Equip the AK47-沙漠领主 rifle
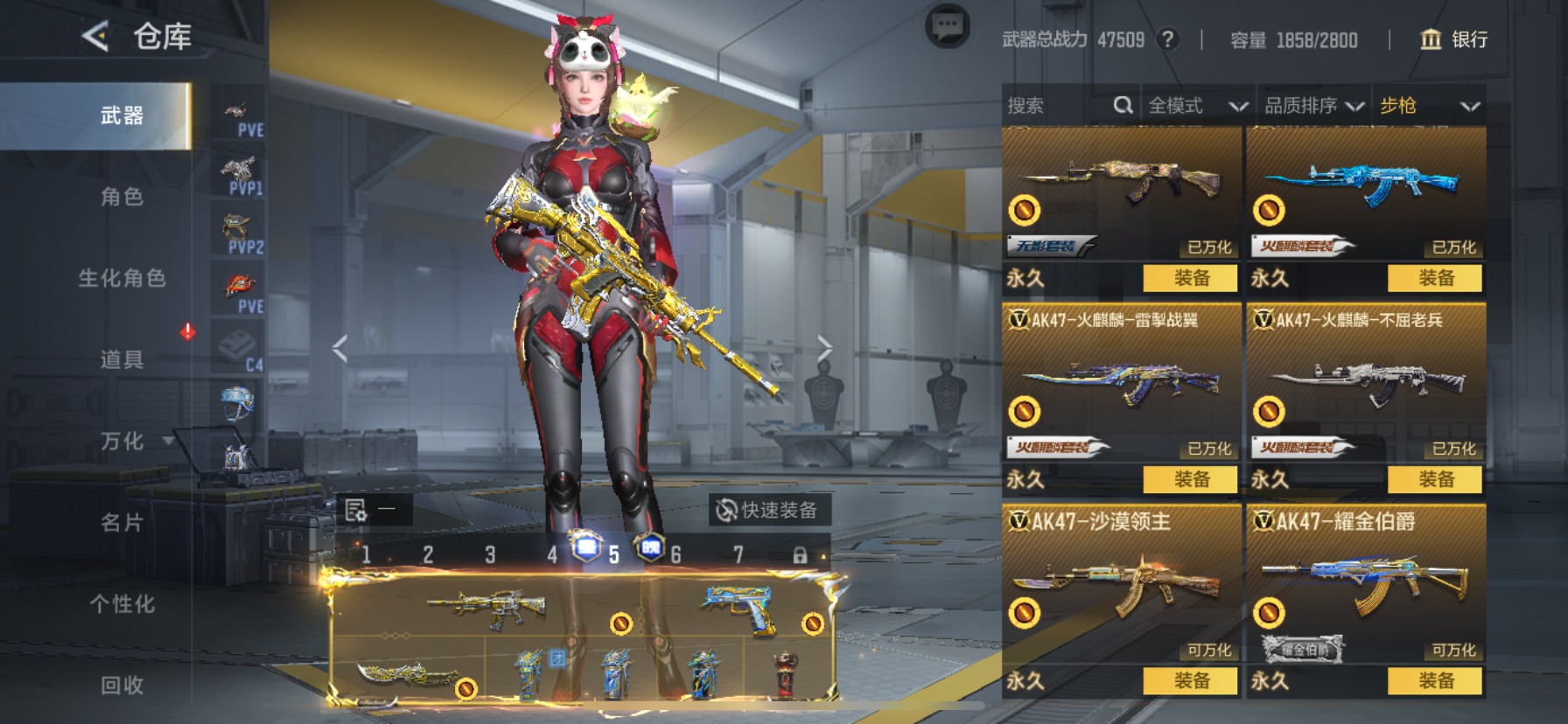The height and width of the screenshot is (724, 1568). coord(1190,680)
